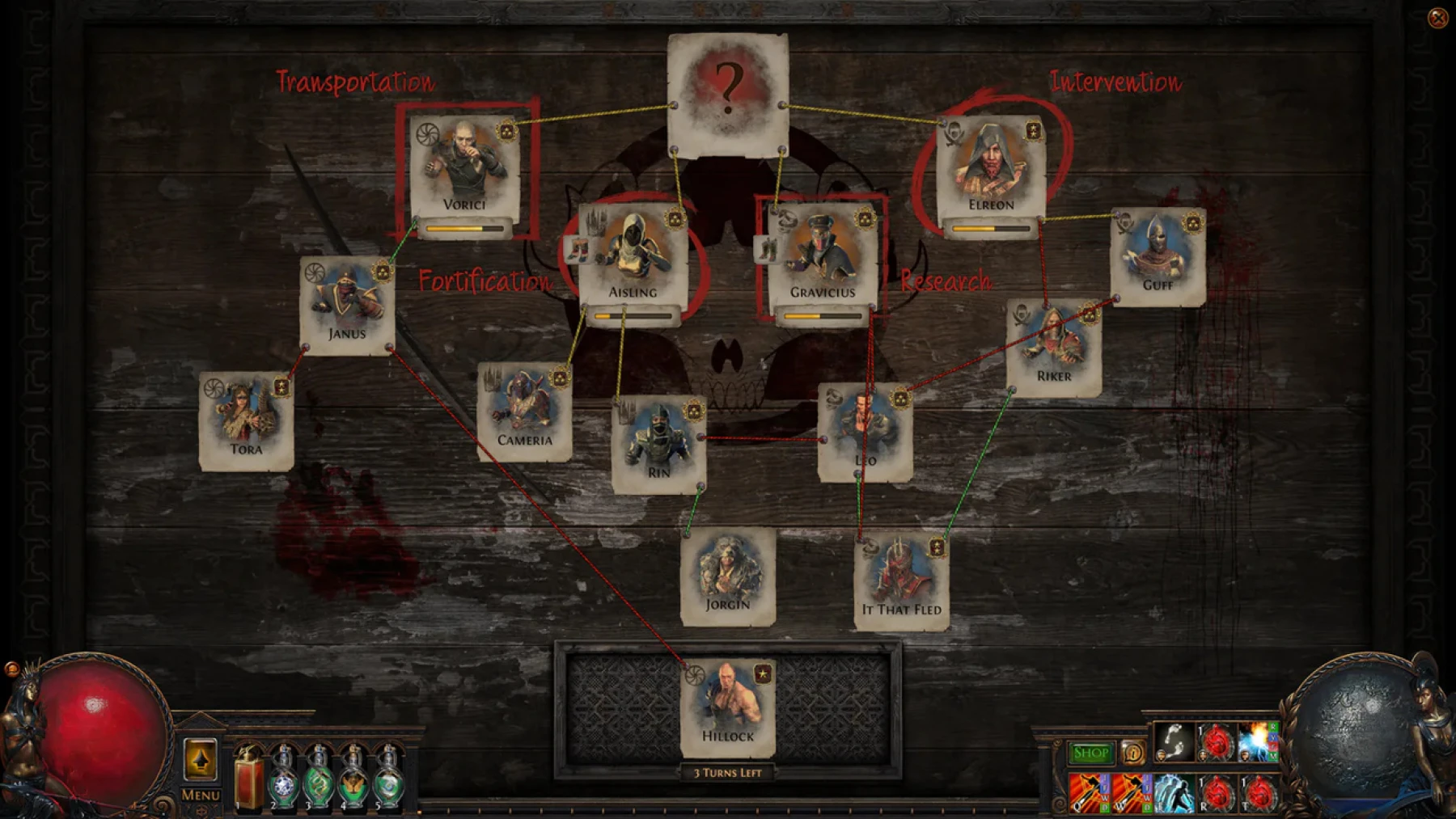Use the life flask in slot 1
This screenshot has height=819, width=1456.
coord(249,780)
